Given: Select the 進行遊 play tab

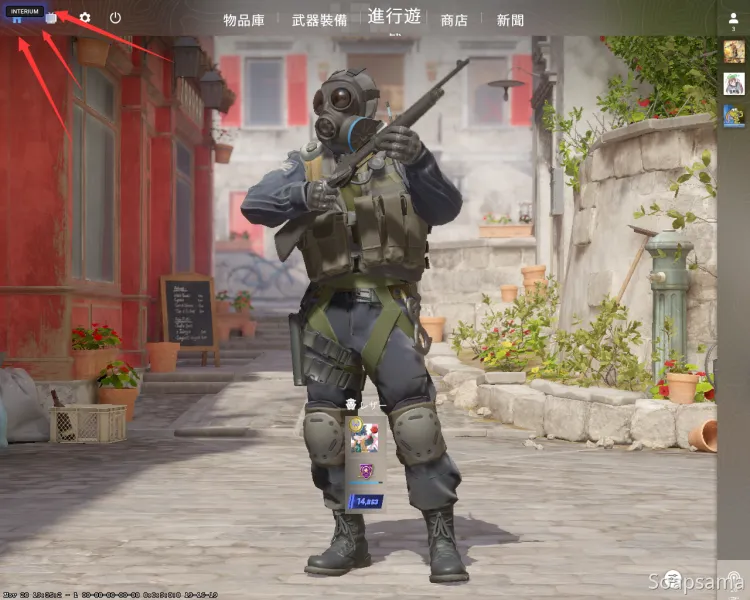Looking at the screenshot, I should [x=394, y=16].
